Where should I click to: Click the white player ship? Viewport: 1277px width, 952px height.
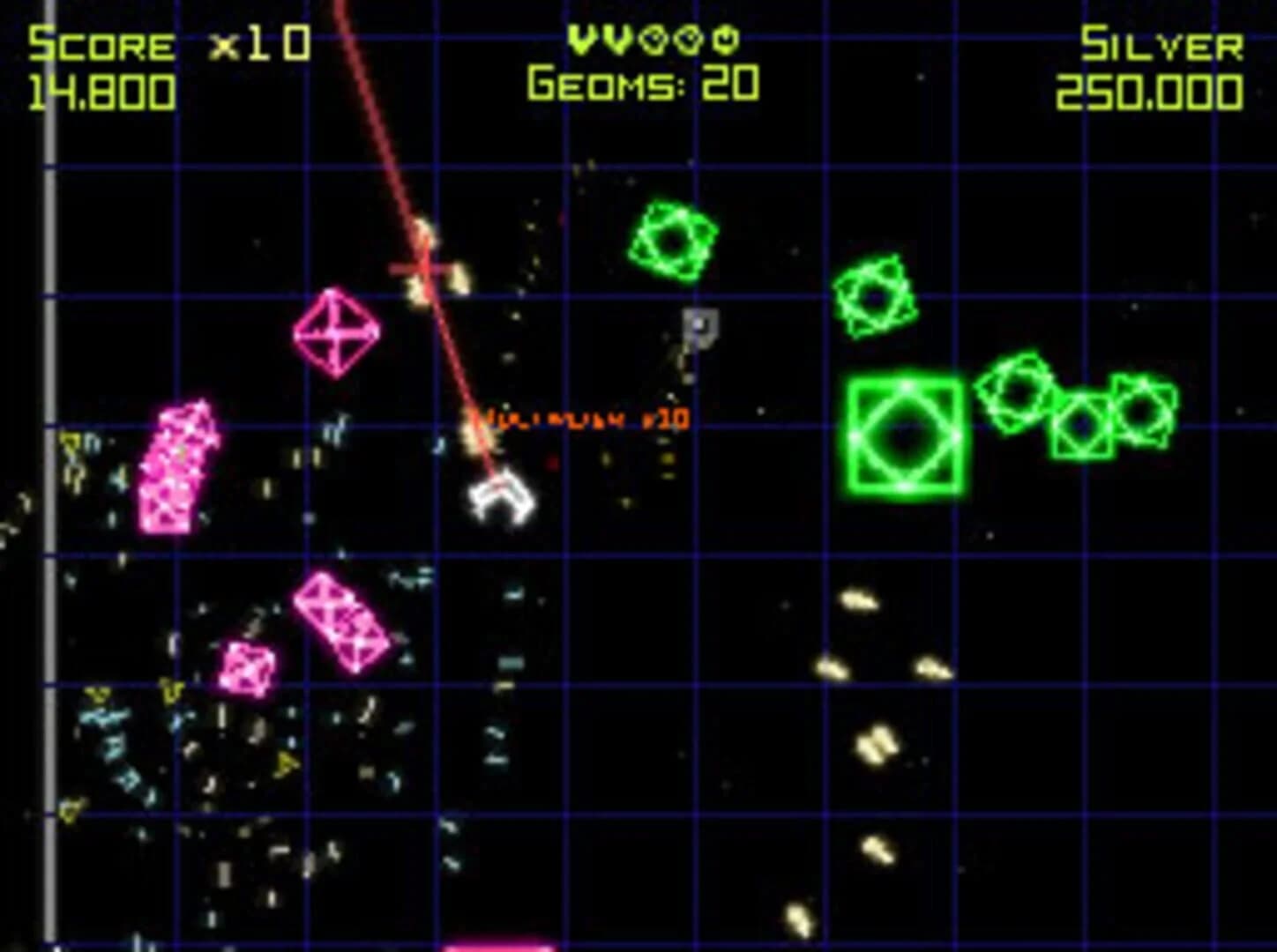click(501, 498)
